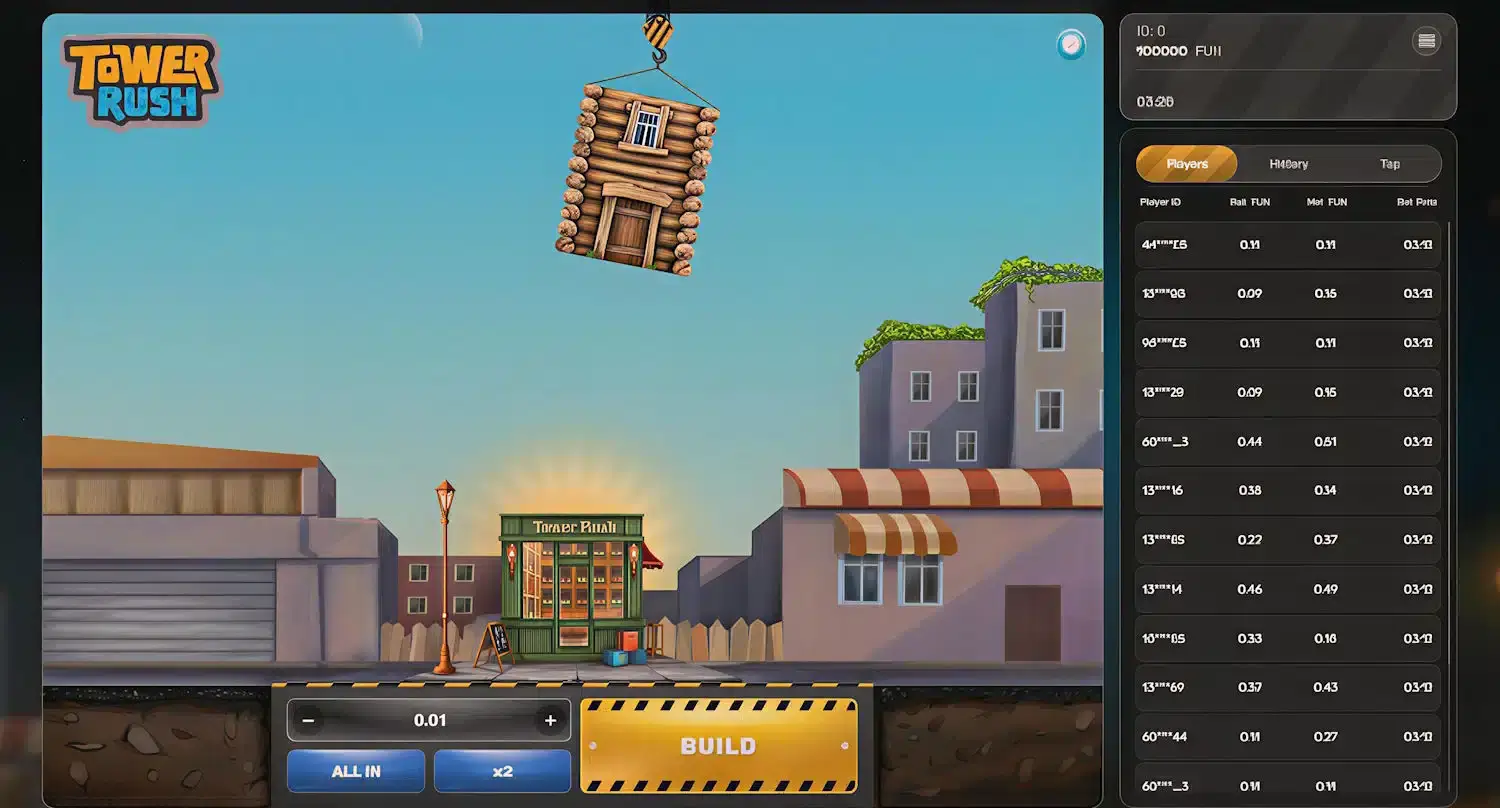Select player row 44***L5

tap(1287, 244)
